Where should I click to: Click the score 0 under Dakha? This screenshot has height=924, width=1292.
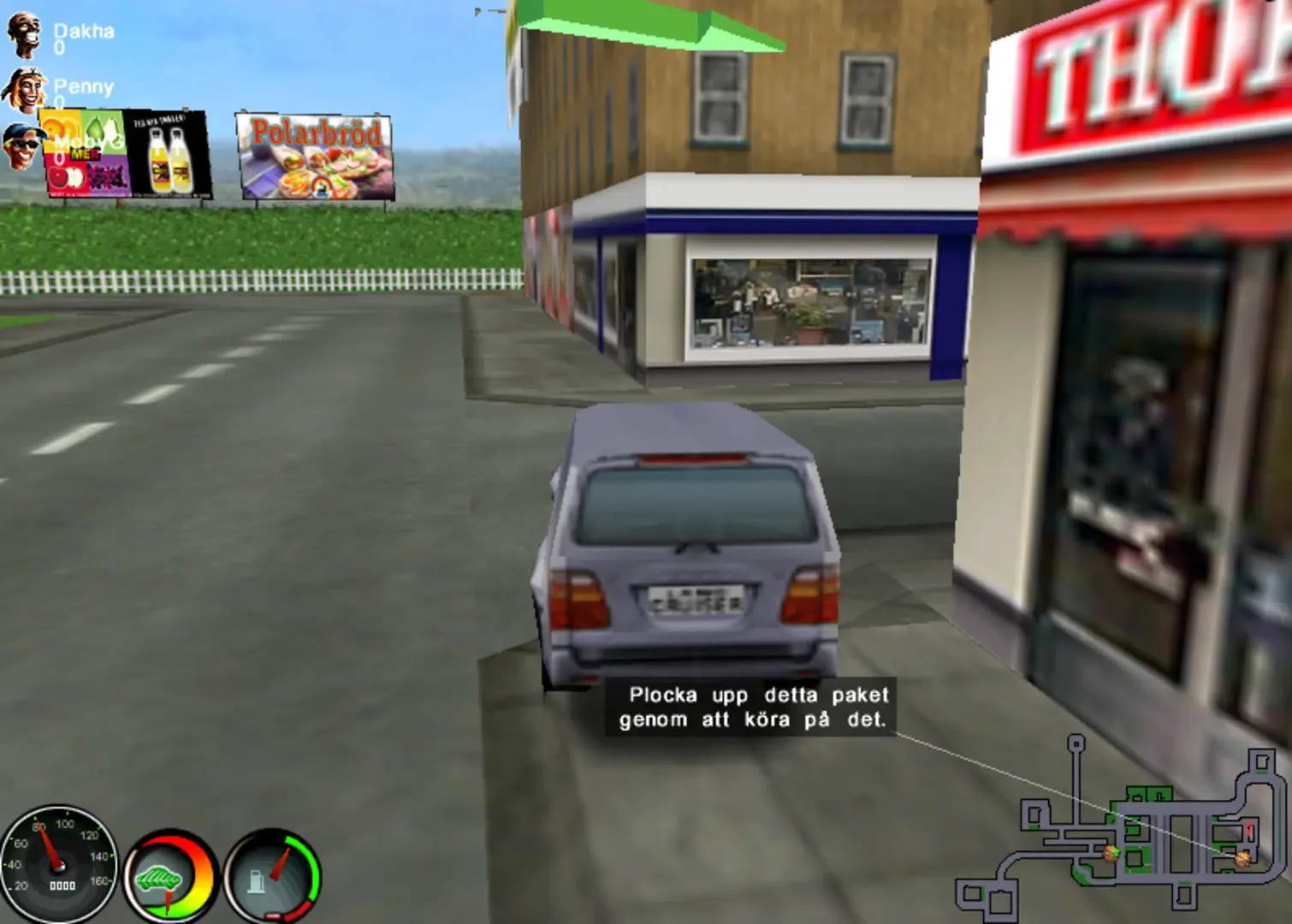60,47
